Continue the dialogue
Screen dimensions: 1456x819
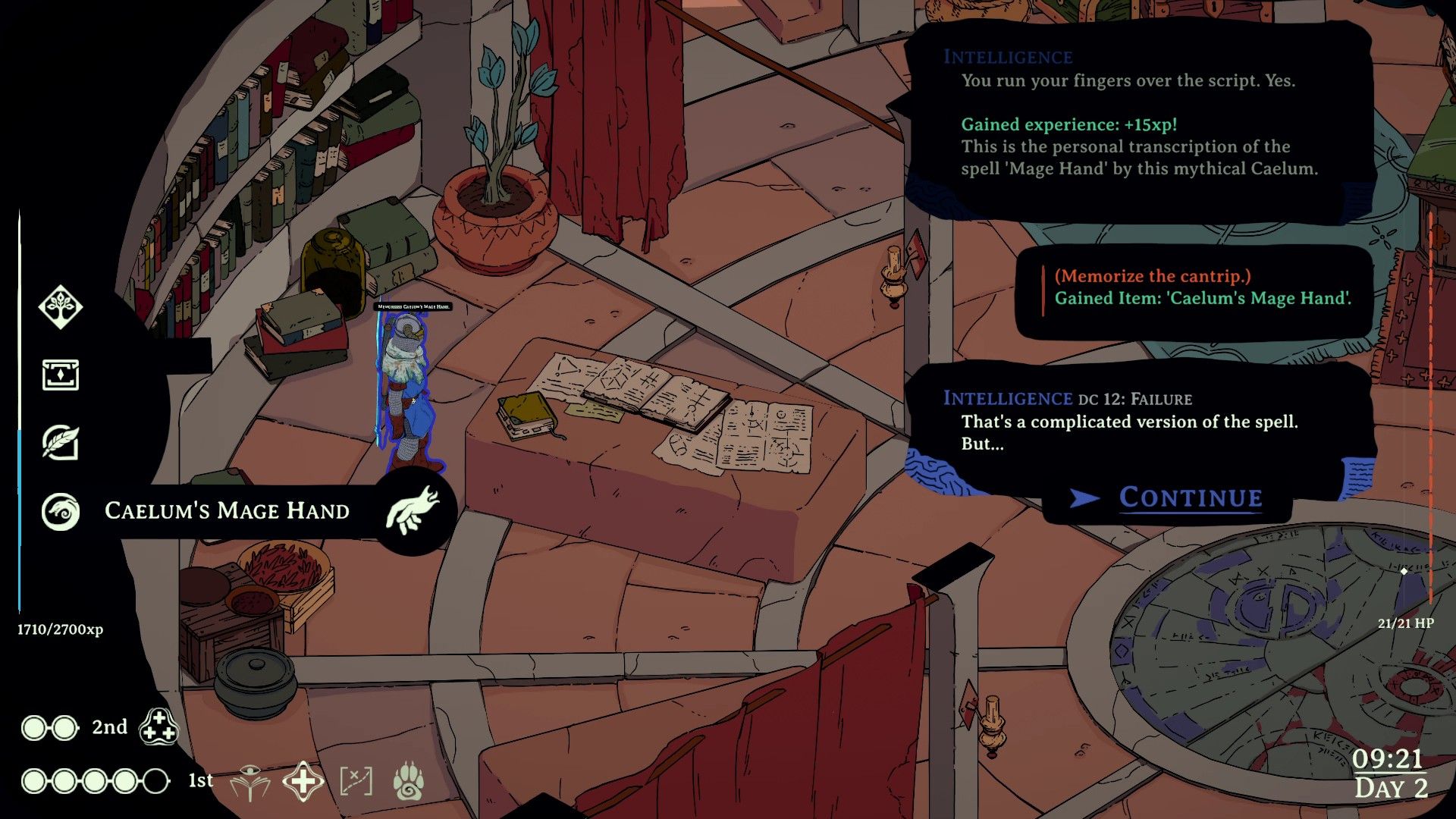[1189, 498]
